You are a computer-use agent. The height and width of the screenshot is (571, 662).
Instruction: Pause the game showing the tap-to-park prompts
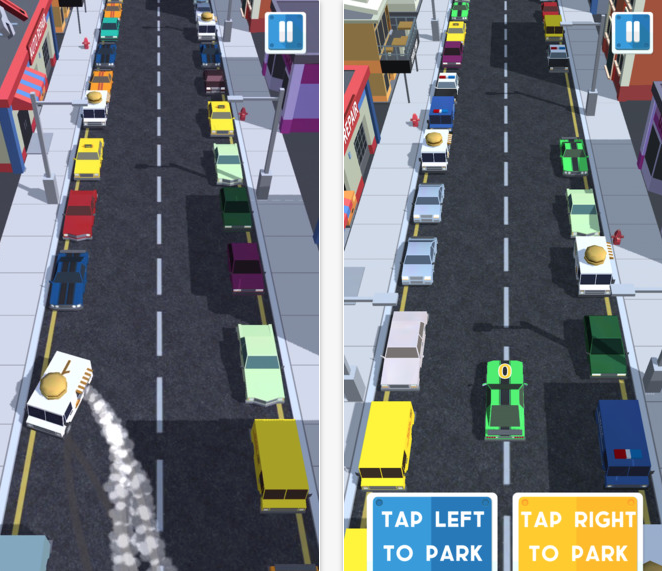tap(631, 32)
